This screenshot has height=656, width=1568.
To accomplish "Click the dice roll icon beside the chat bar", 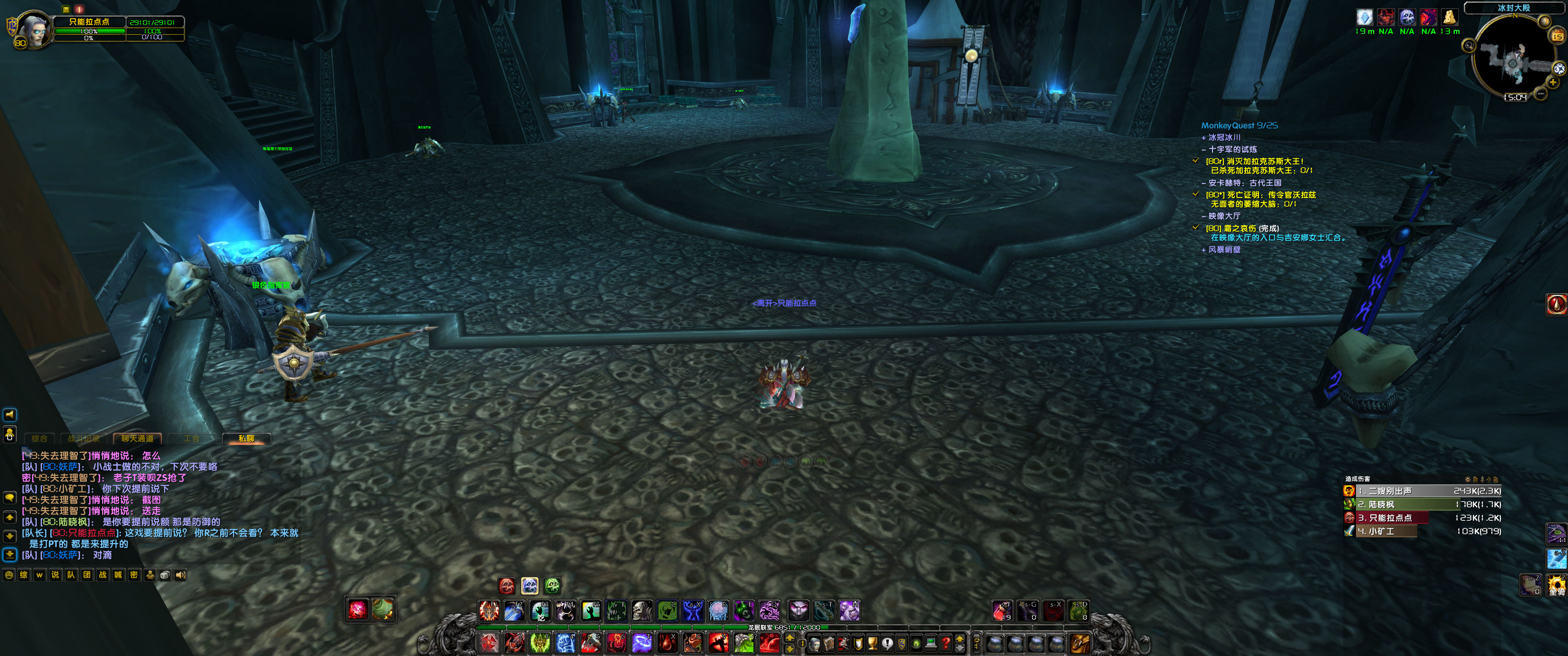I will pos(165,574).
